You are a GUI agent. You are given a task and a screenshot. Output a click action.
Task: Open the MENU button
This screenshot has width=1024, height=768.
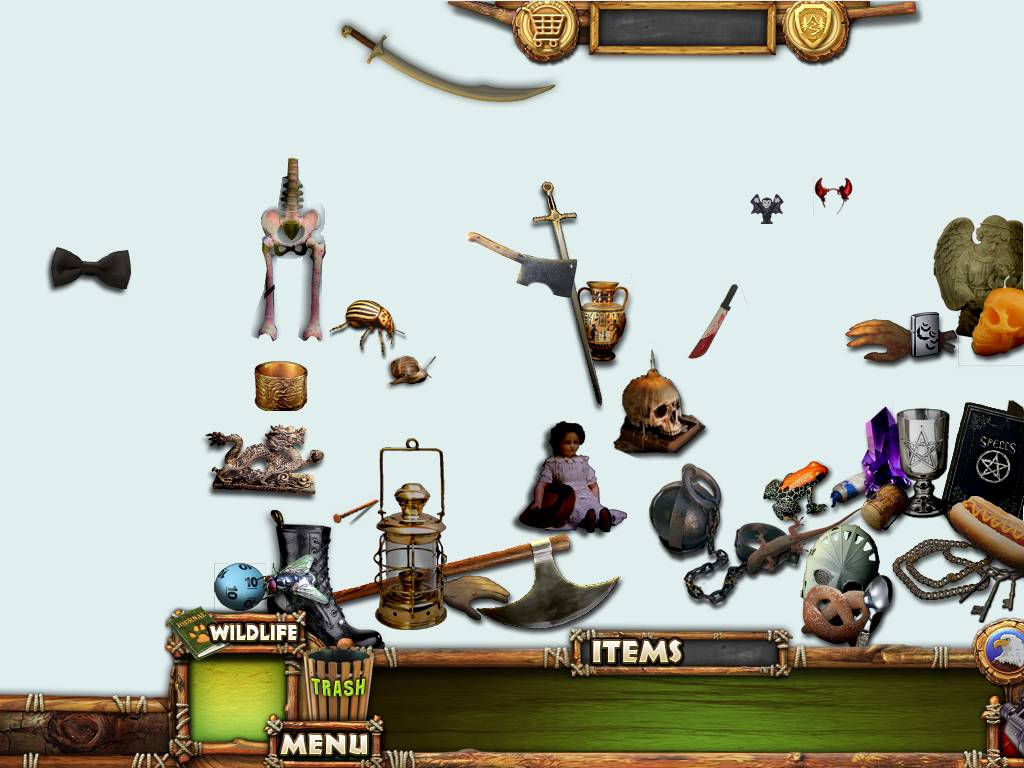(x=323, y=743)
